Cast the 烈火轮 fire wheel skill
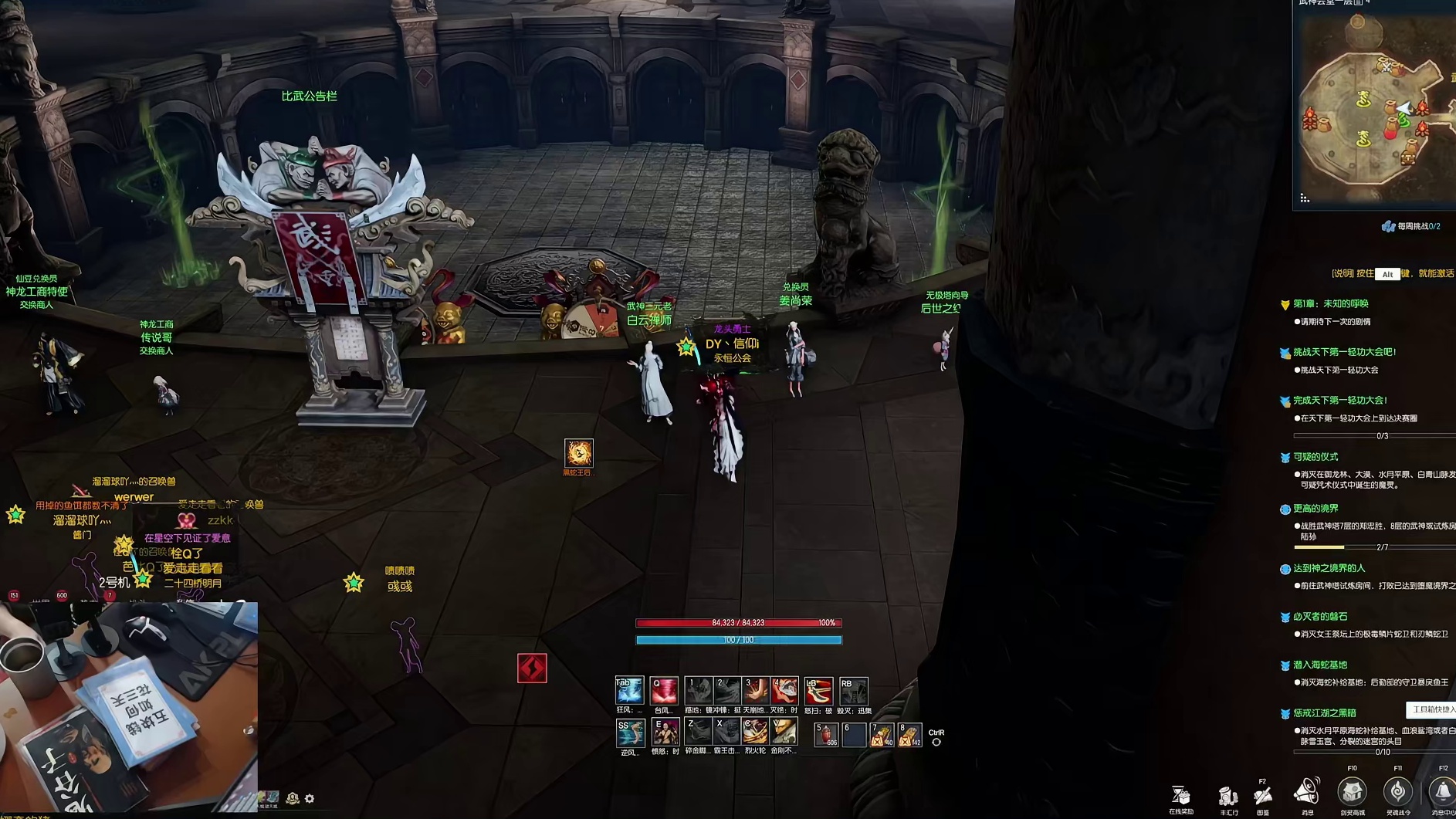This screenshot has height=819, width=1456. click(x=754, y=732)
